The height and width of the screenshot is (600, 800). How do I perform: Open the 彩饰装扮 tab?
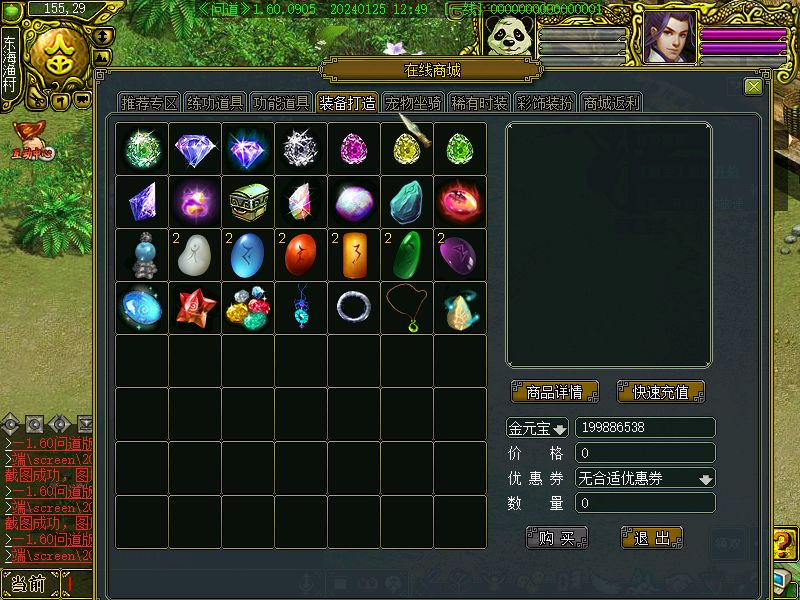click(x=545, y=103)
